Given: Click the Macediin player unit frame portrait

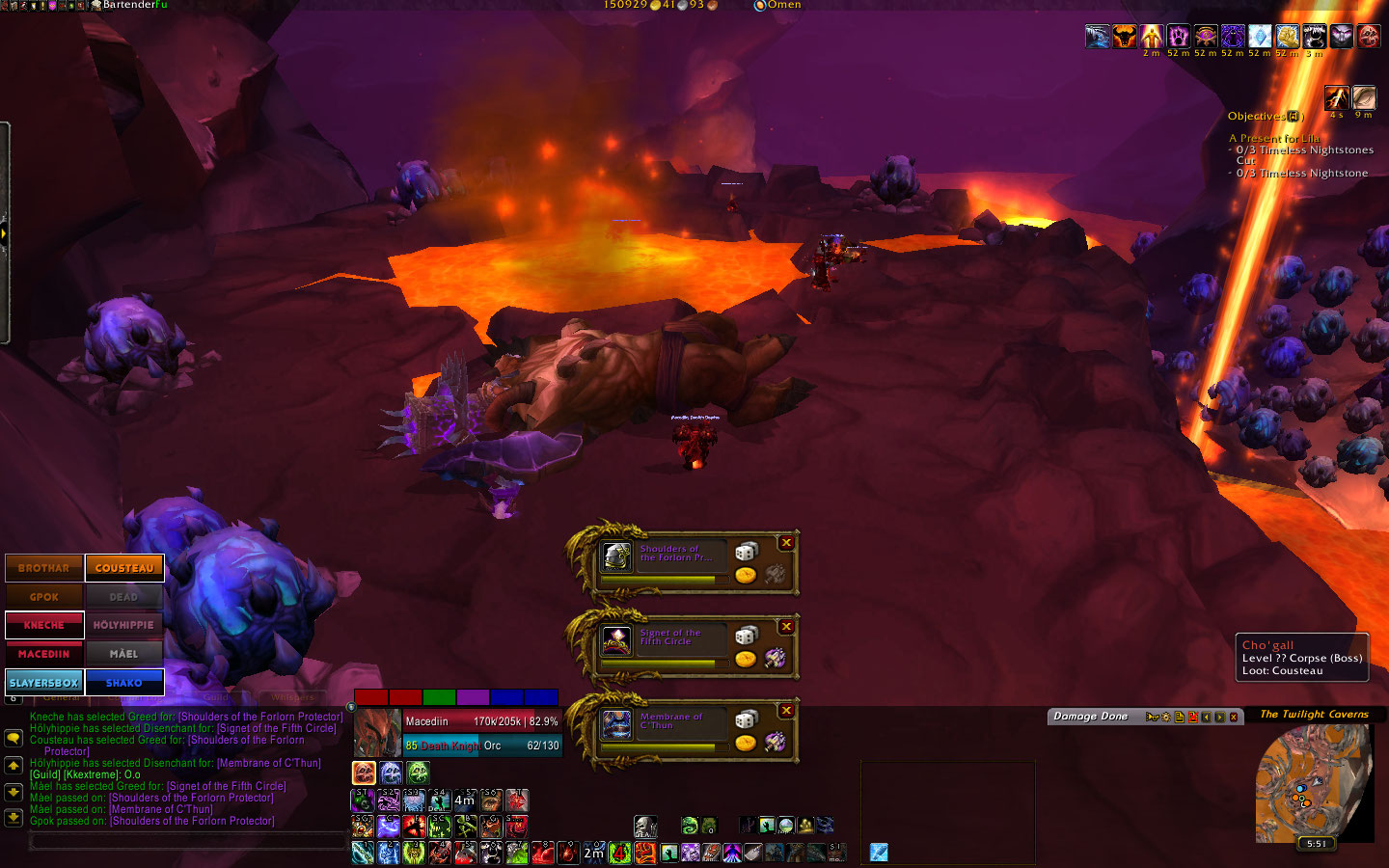Looking at the screenshot, I should (x=377, y=733).
